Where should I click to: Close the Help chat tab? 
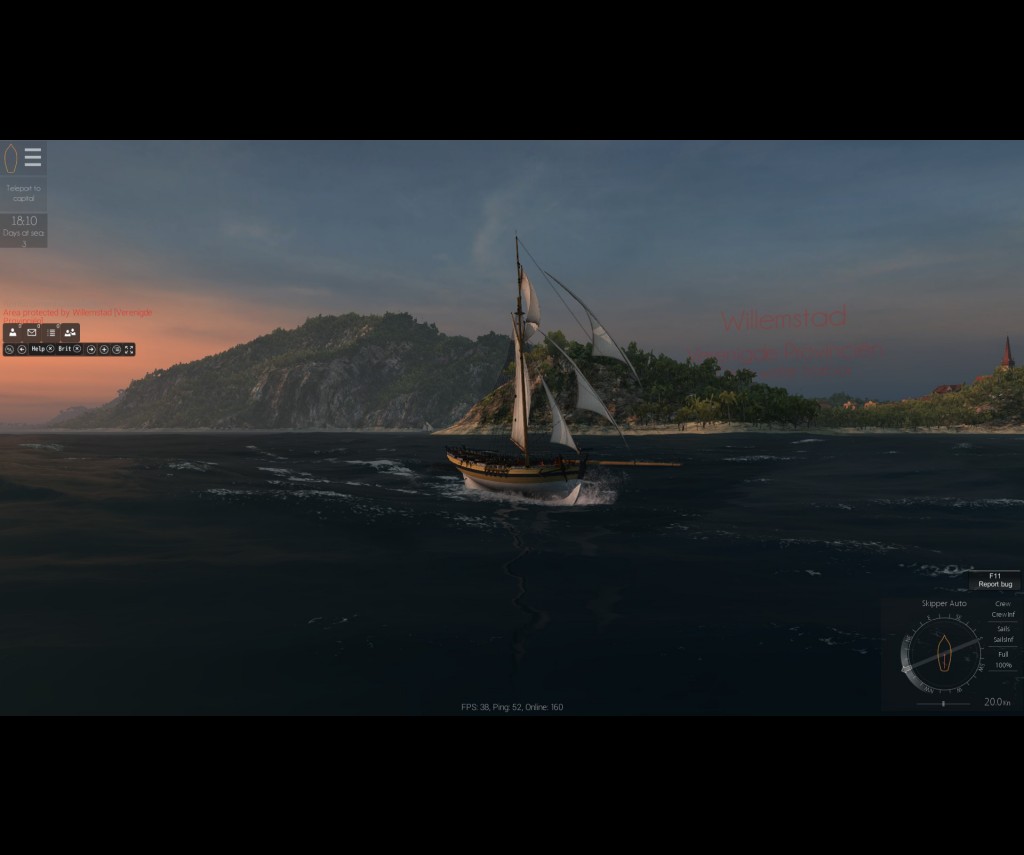pyautogui.click(x=50, y=349)
